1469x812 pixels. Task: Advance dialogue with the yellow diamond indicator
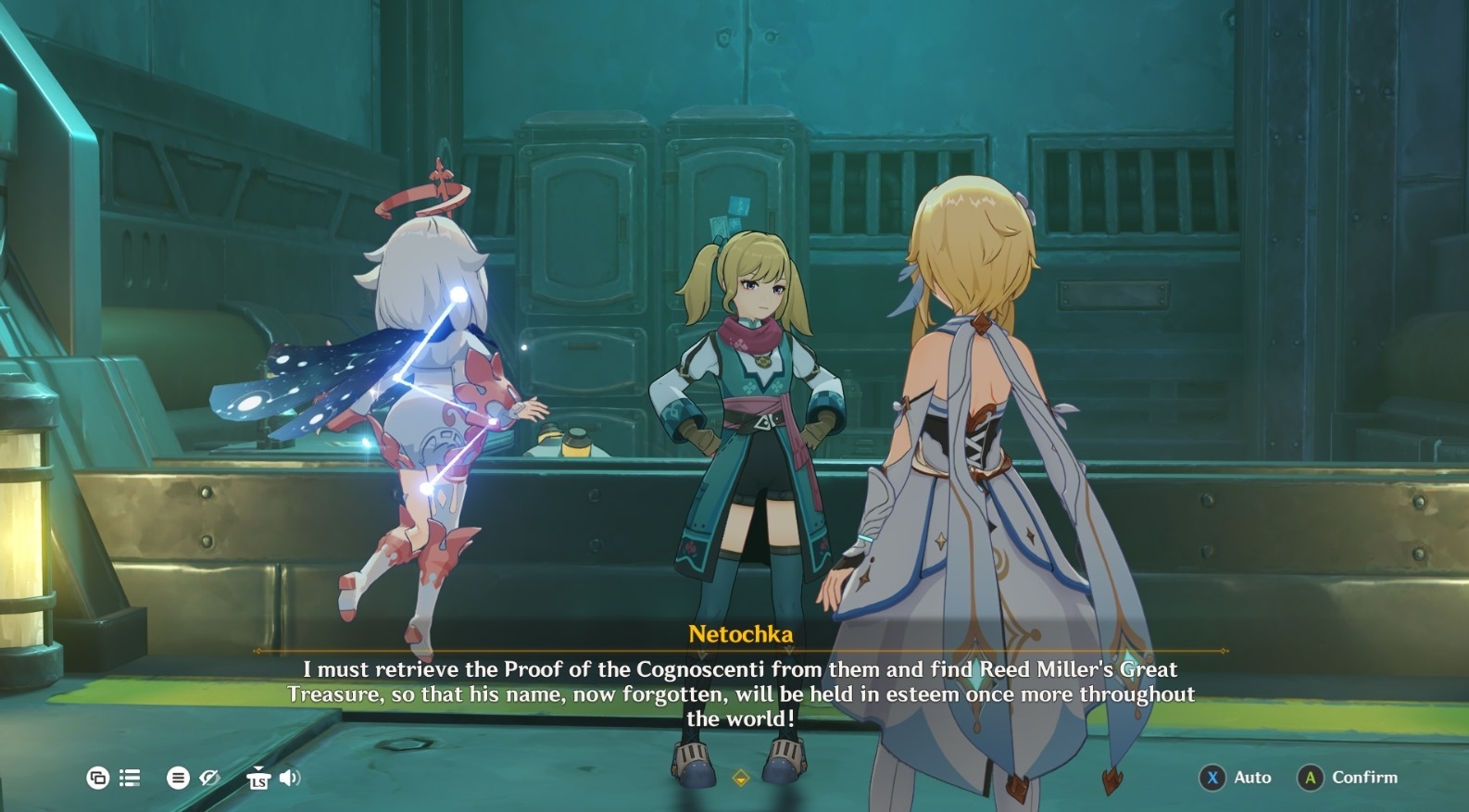(740, 779)
